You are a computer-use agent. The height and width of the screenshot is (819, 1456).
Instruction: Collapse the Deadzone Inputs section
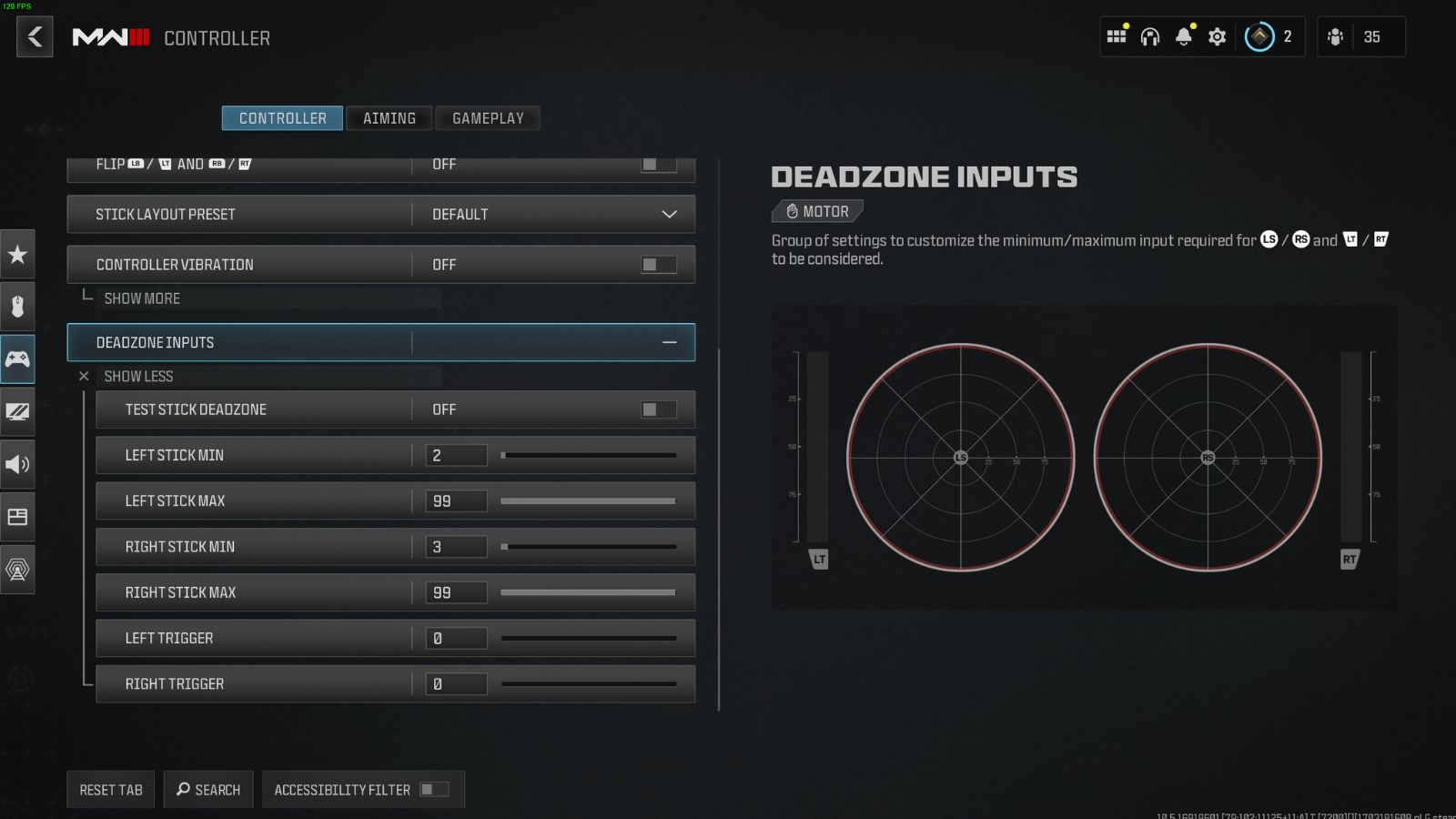click(669, 342)
